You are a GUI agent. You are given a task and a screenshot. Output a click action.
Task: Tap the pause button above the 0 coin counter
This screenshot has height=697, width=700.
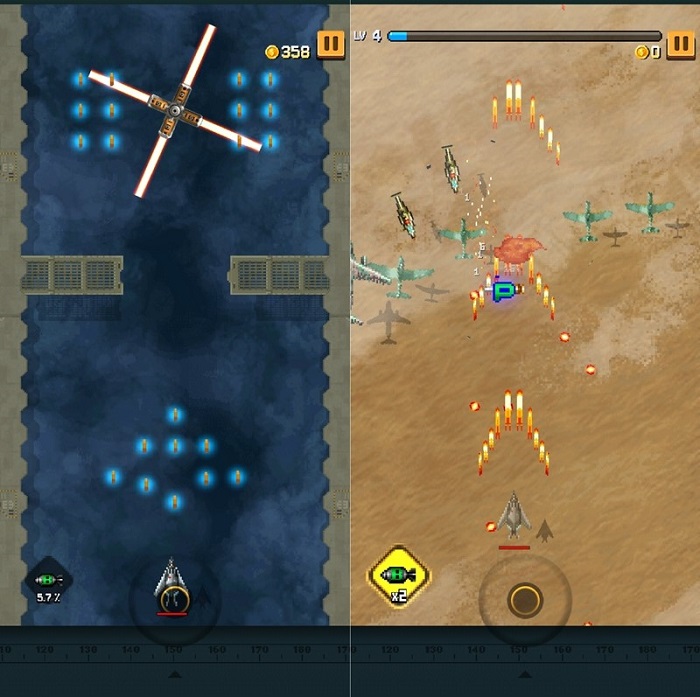tap(681, 45)
